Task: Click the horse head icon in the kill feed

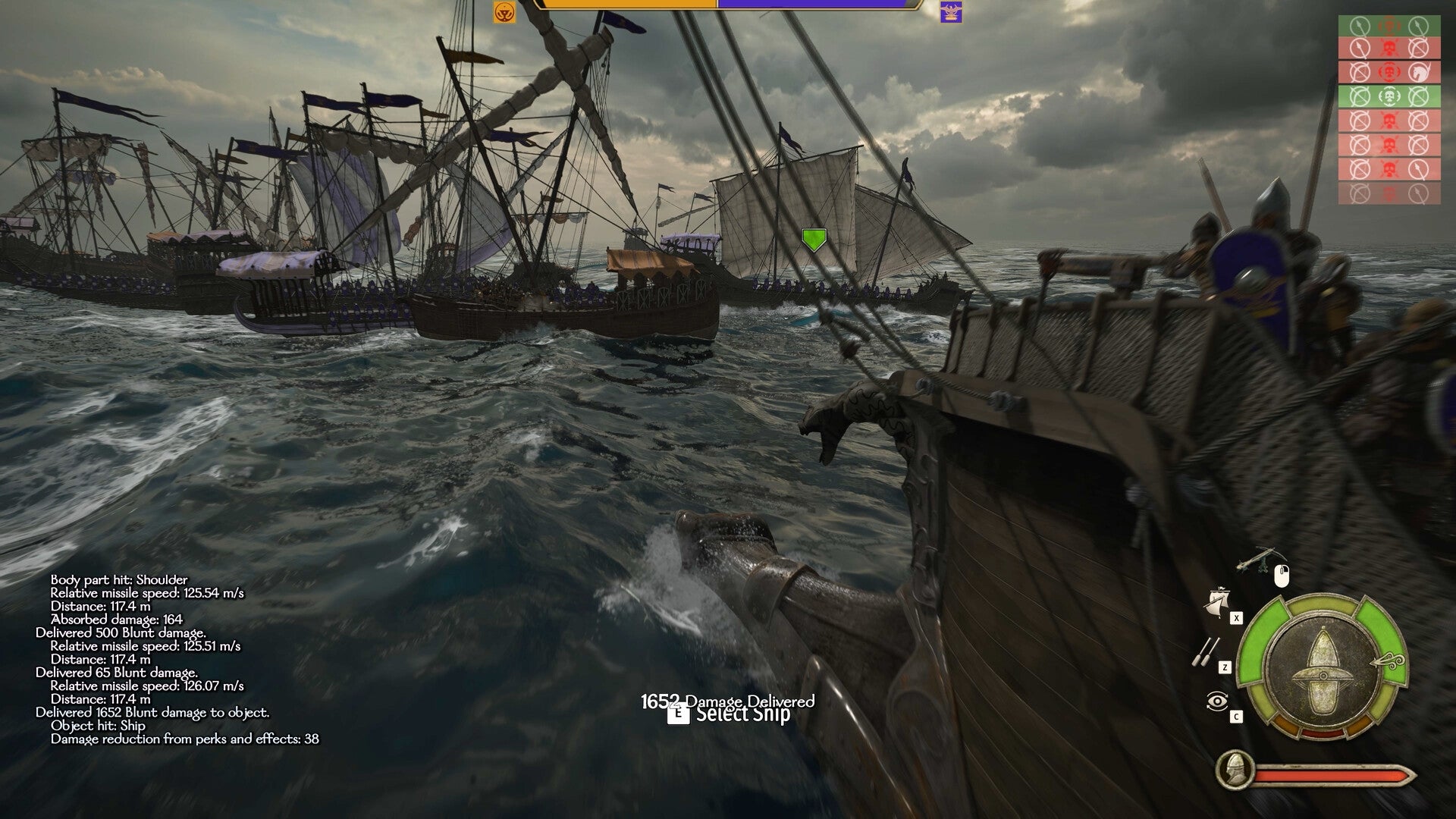Action: [x=1418, y=72]
